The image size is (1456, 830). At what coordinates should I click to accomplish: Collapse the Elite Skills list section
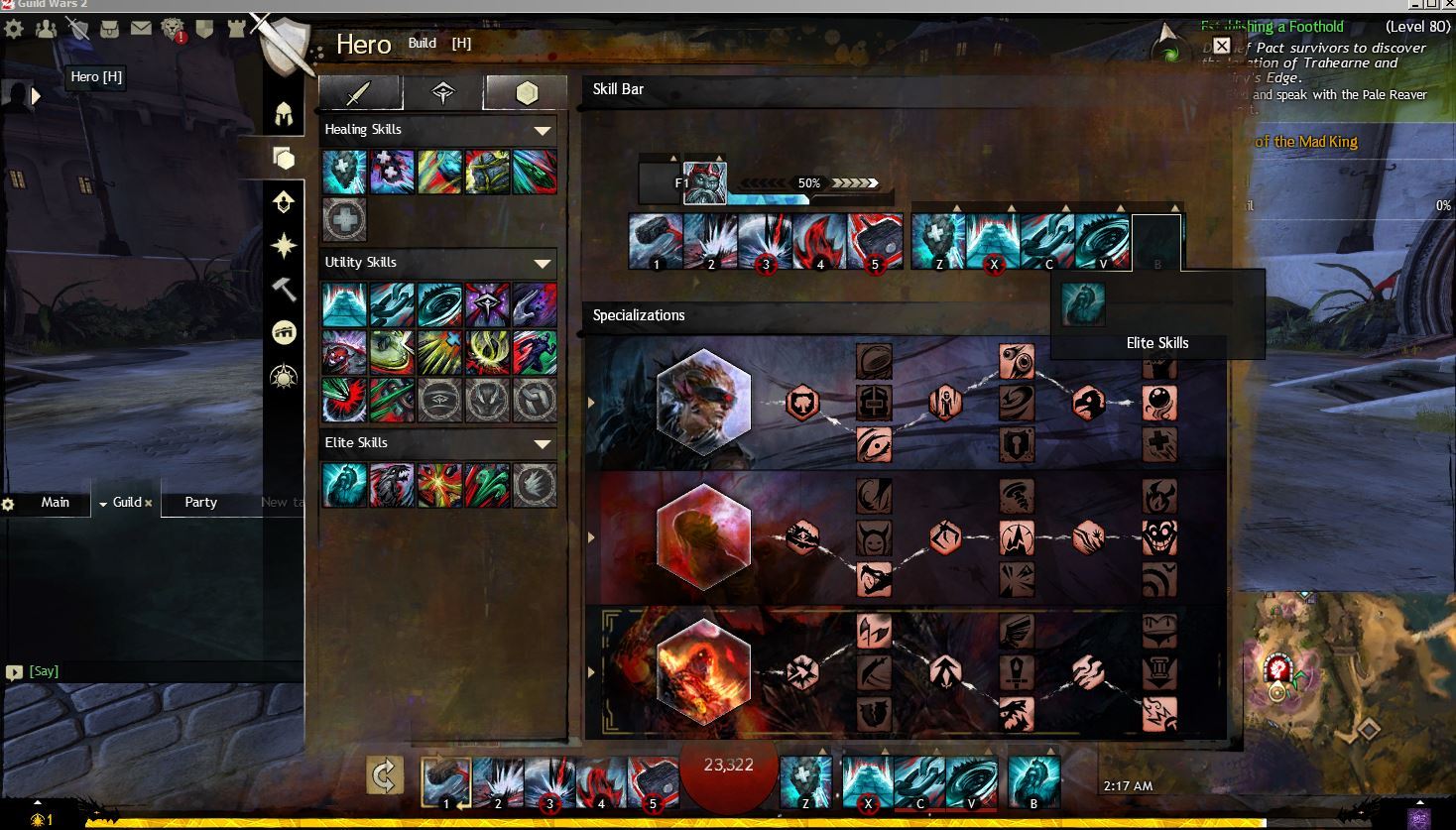542,443
